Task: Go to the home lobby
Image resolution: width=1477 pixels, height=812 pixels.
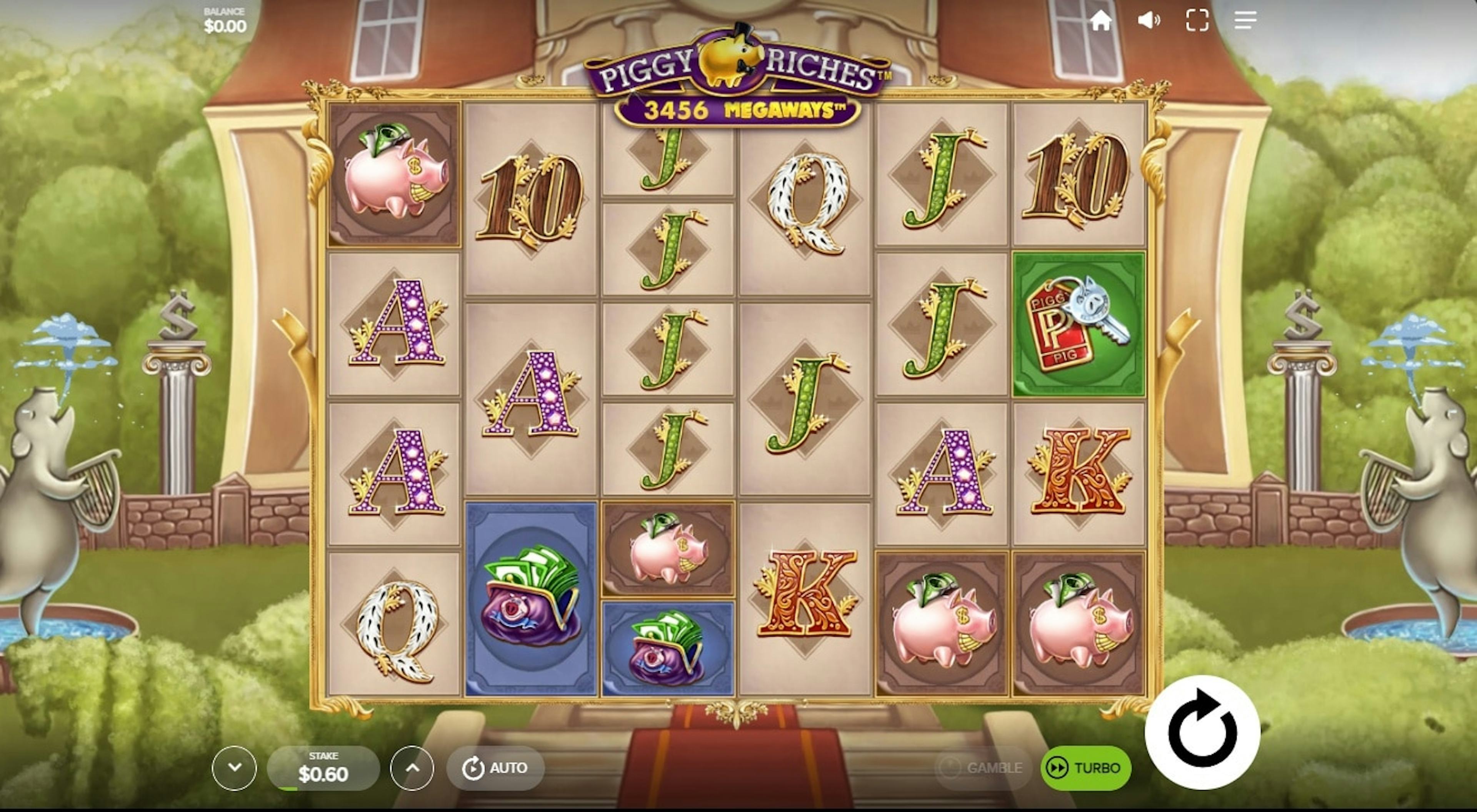Action: (x=1100, y=21)
